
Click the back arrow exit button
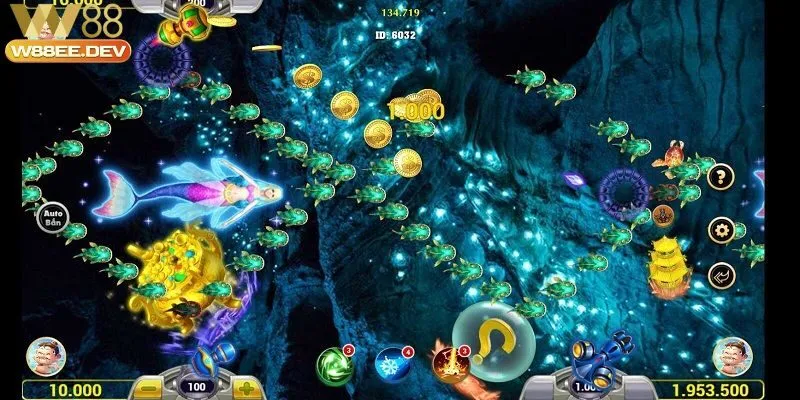point(720,274)
